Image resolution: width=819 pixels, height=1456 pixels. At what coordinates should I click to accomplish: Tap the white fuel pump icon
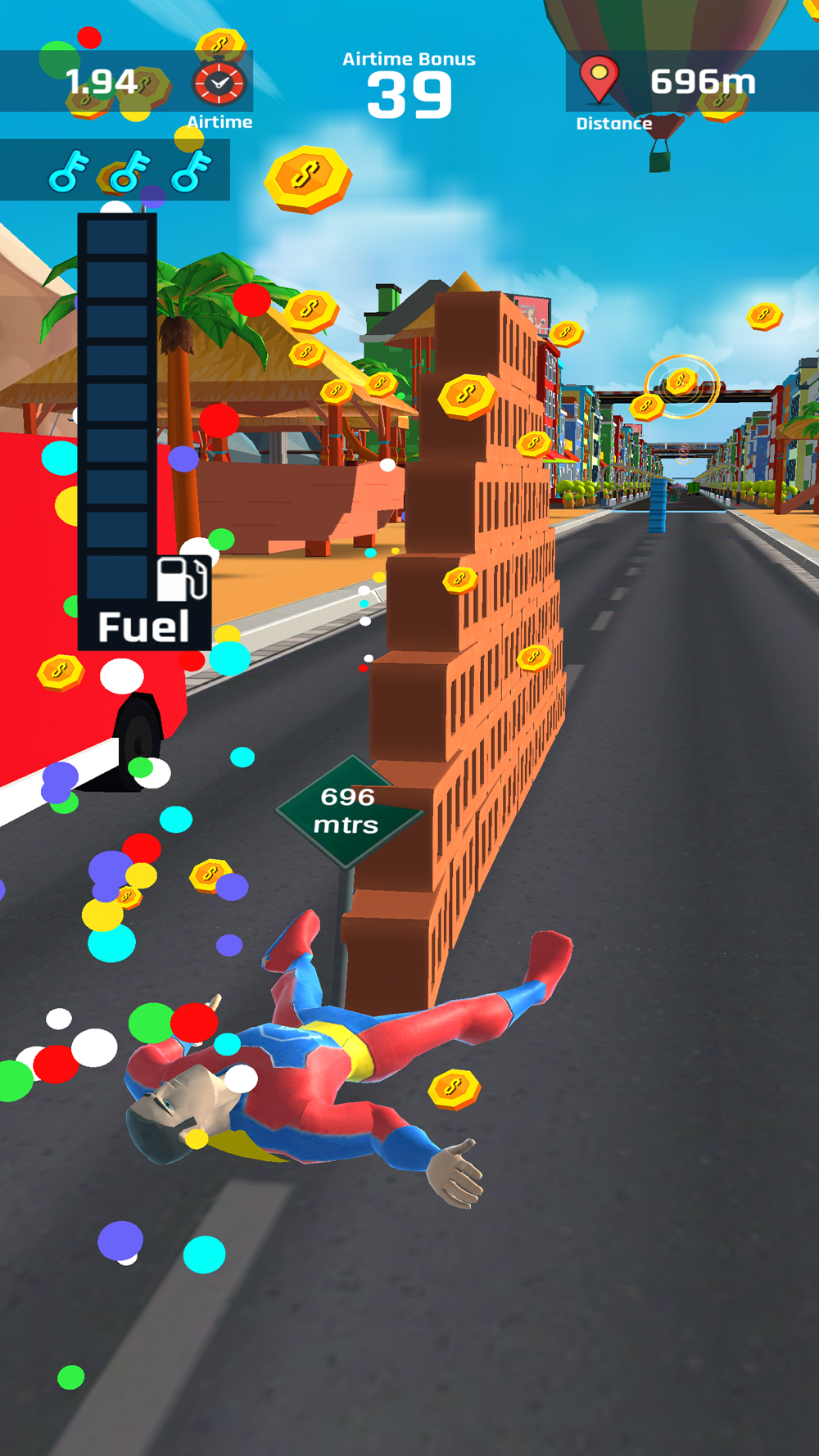click(x=181, y=579)
